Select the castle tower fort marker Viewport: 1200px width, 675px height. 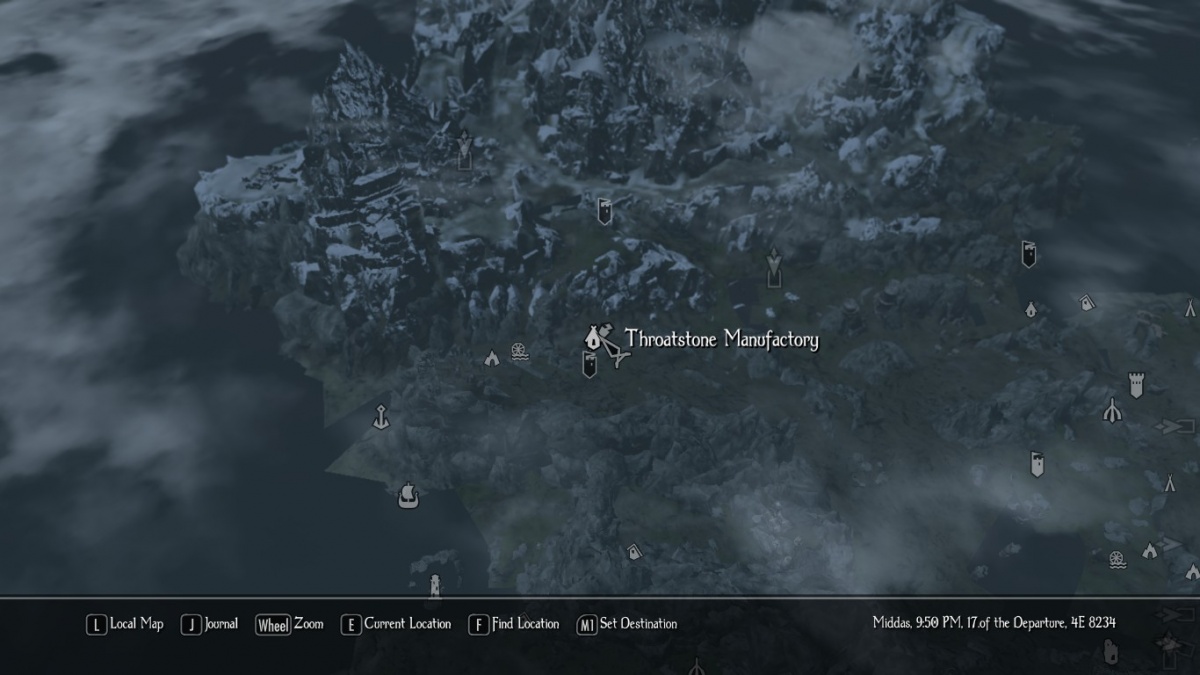(1136, 384)
